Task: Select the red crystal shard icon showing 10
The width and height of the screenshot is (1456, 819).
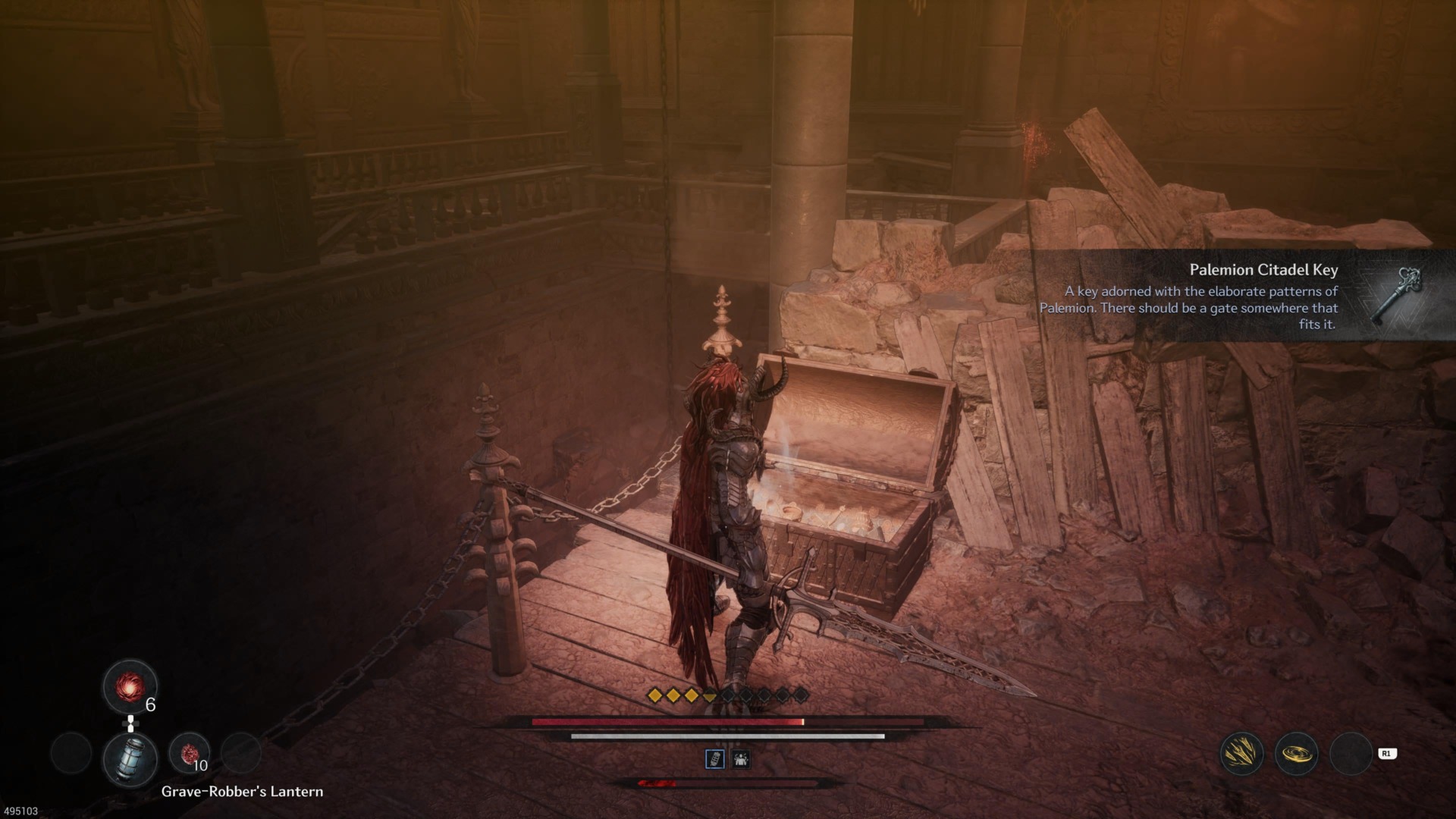Action: (190, 752)
